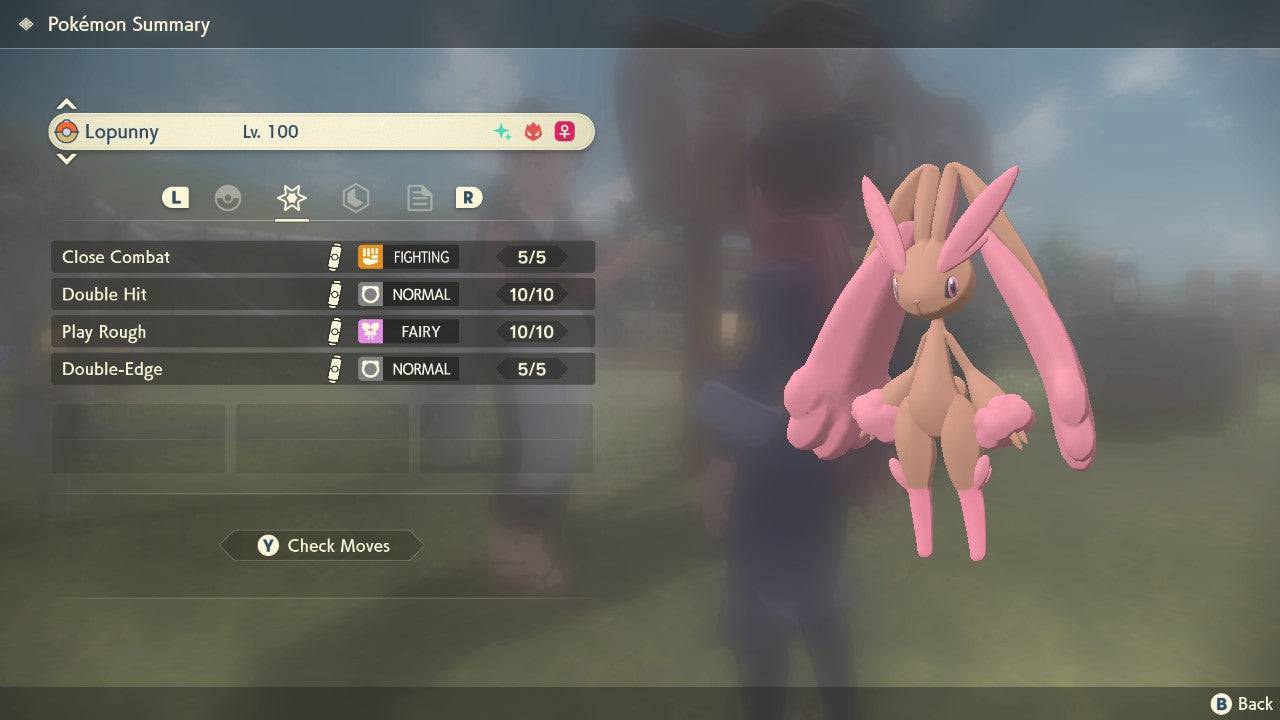This screenshot has height=720, width=1280.
Task: Click the female gender symbol badge
Action: click(x=564, y=131)
